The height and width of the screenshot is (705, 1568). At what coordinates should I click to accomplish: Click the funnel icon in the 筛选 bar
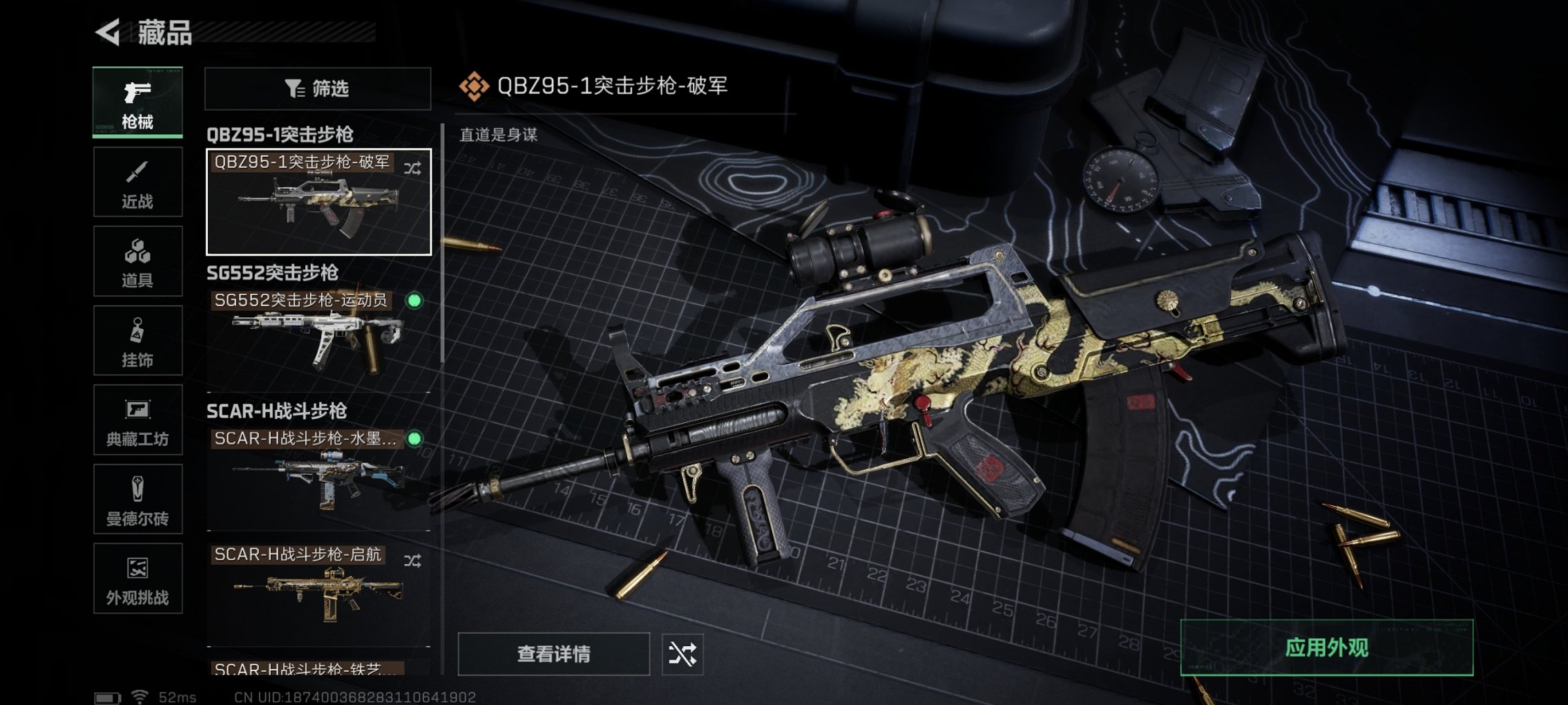(x=293, y=88)
